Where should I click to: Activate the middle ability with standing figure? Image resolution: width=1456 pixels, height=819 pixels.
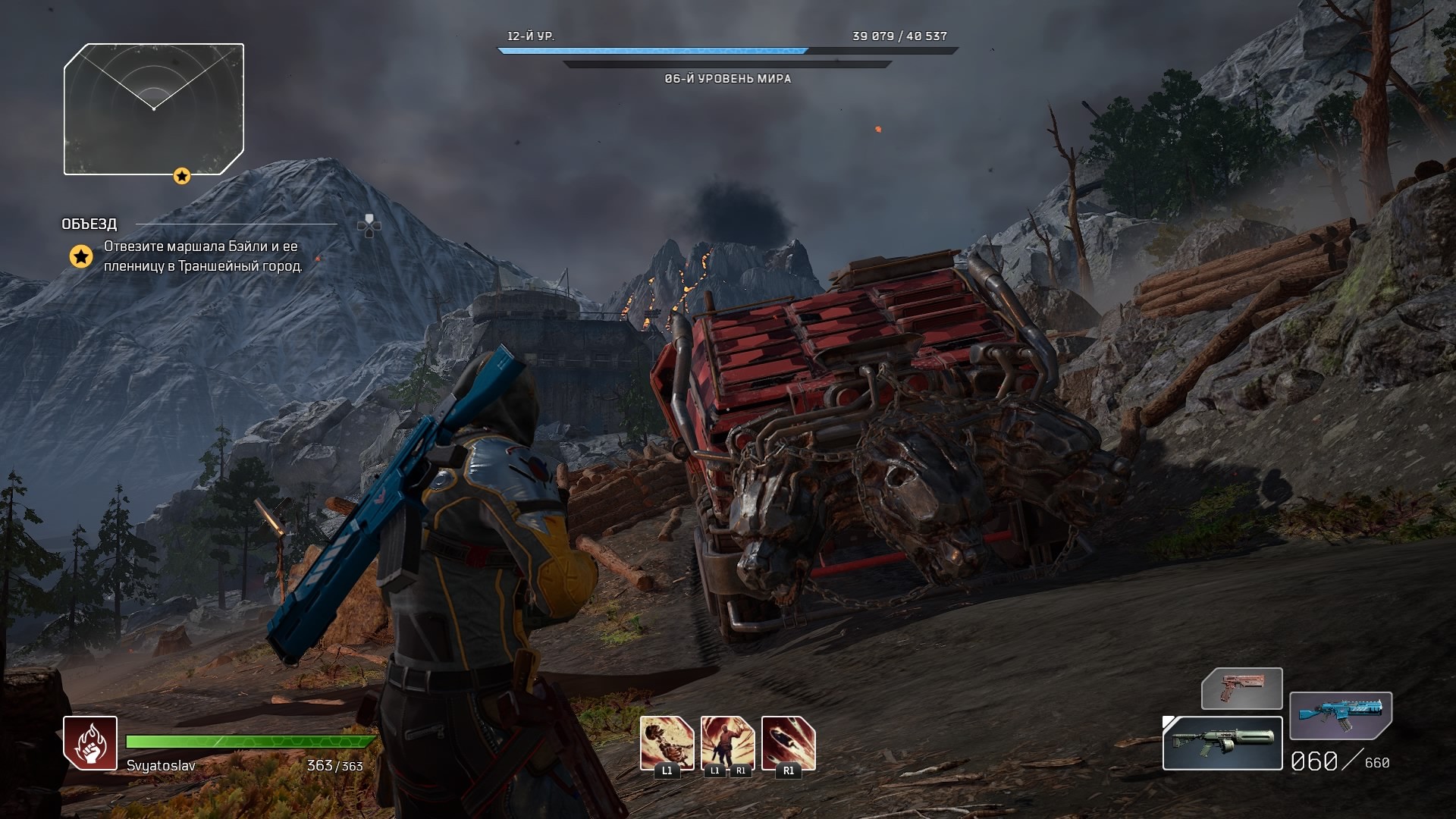pos(727,743)
